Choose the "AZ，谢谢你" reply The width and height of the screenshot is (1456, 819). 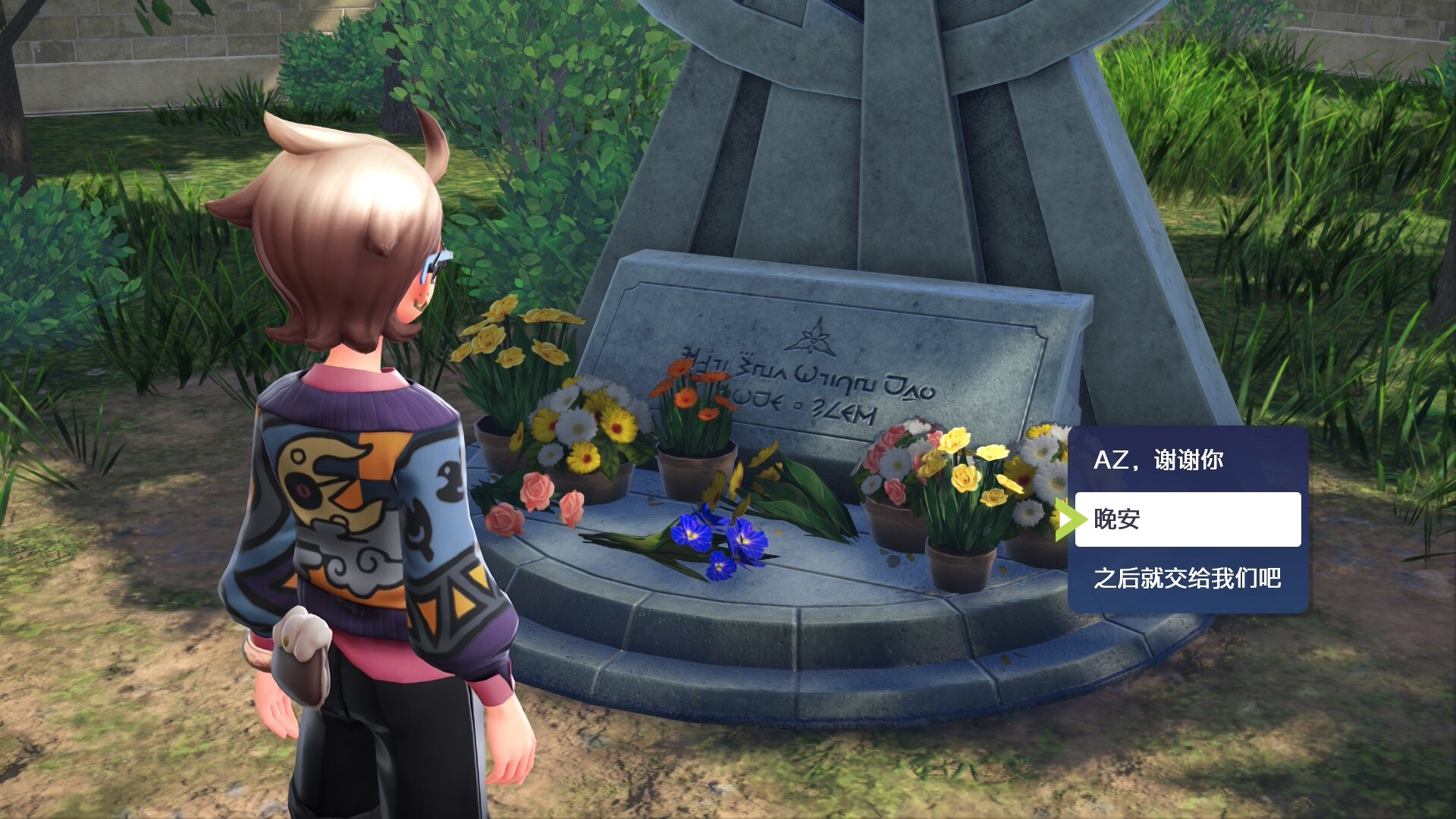click(1187, 460)
